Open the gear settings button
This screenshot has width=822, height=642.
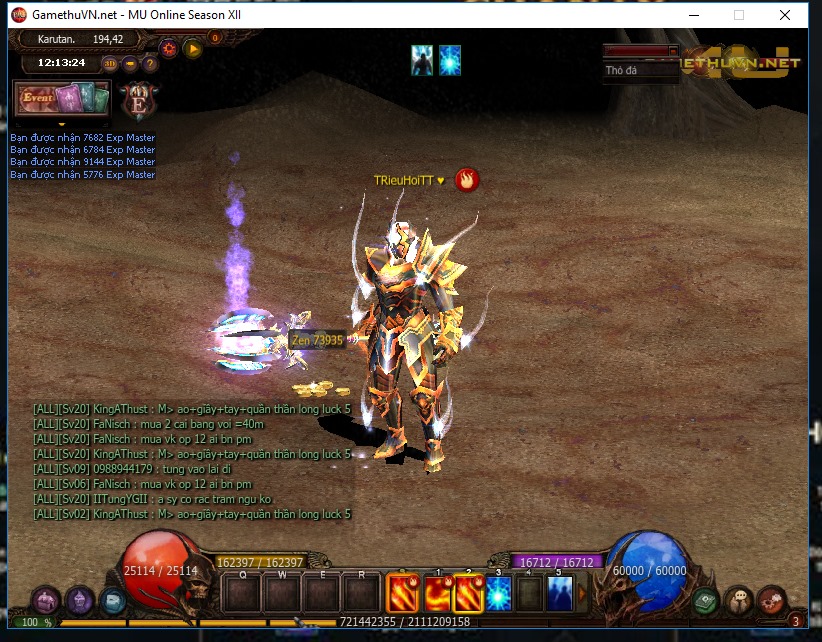pos(168,47)
